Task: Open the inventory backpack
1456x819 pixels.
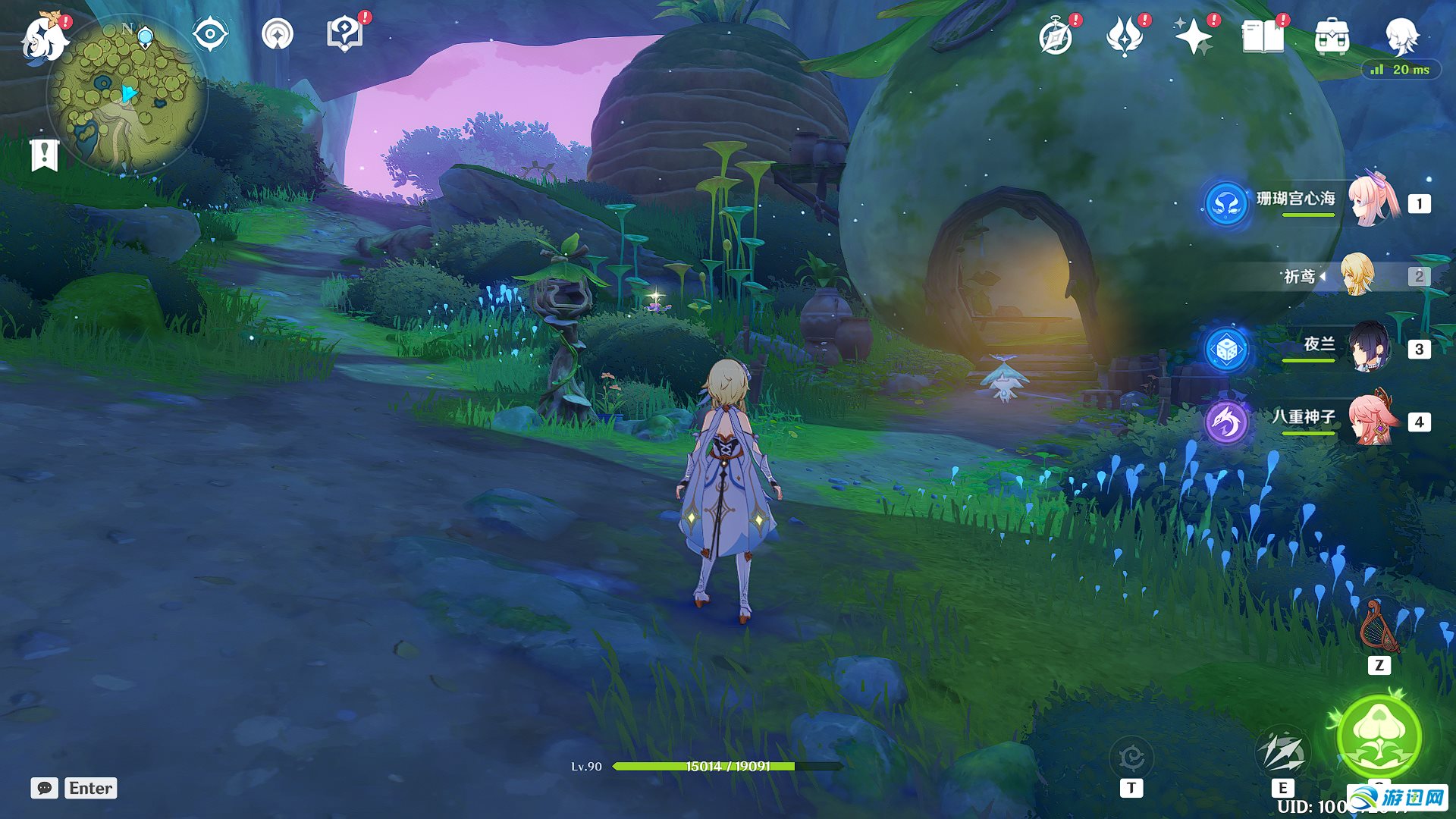Action: click(1332, 36)
